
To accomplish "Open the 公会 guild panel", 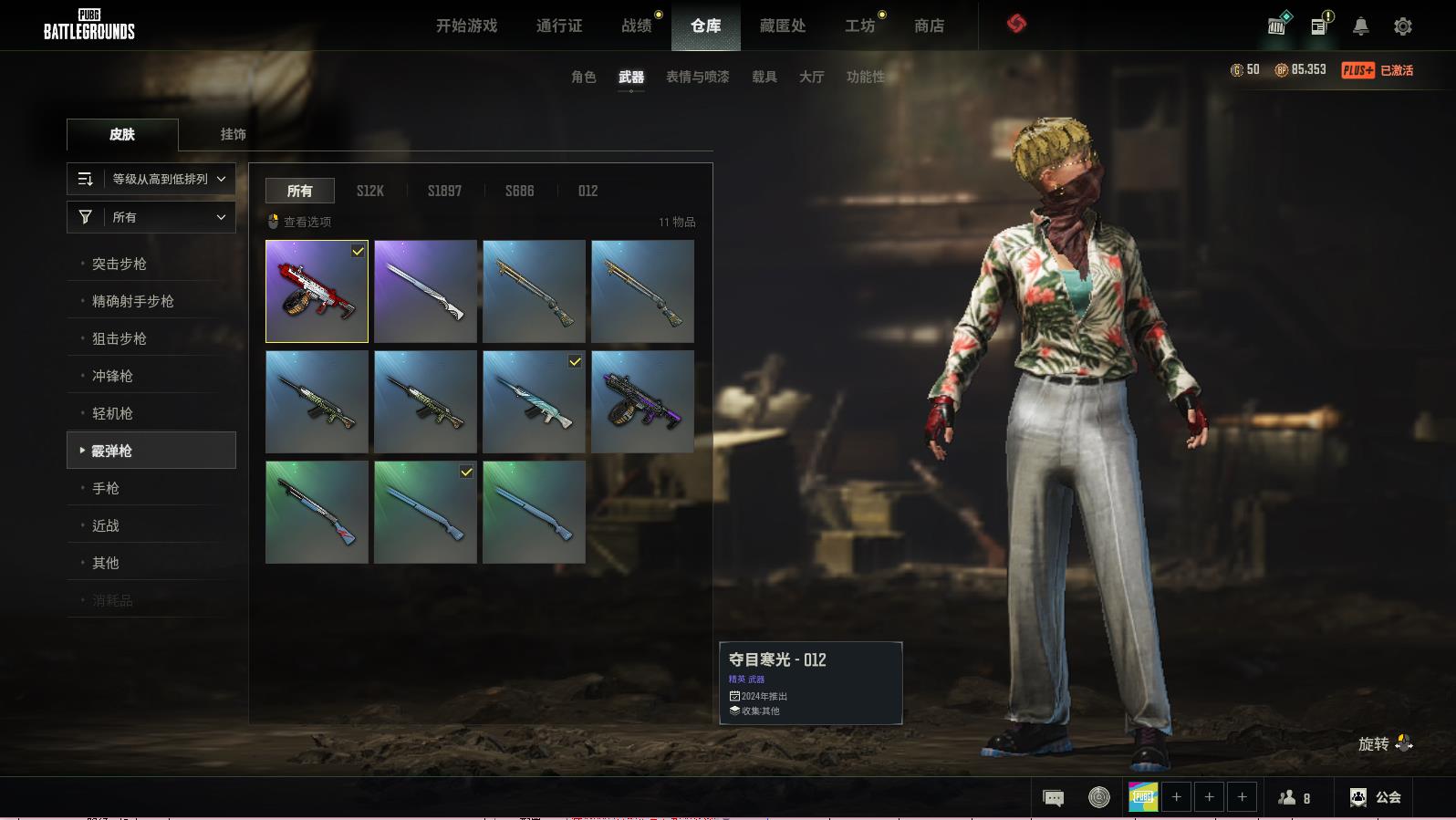I will point(1376,797).
